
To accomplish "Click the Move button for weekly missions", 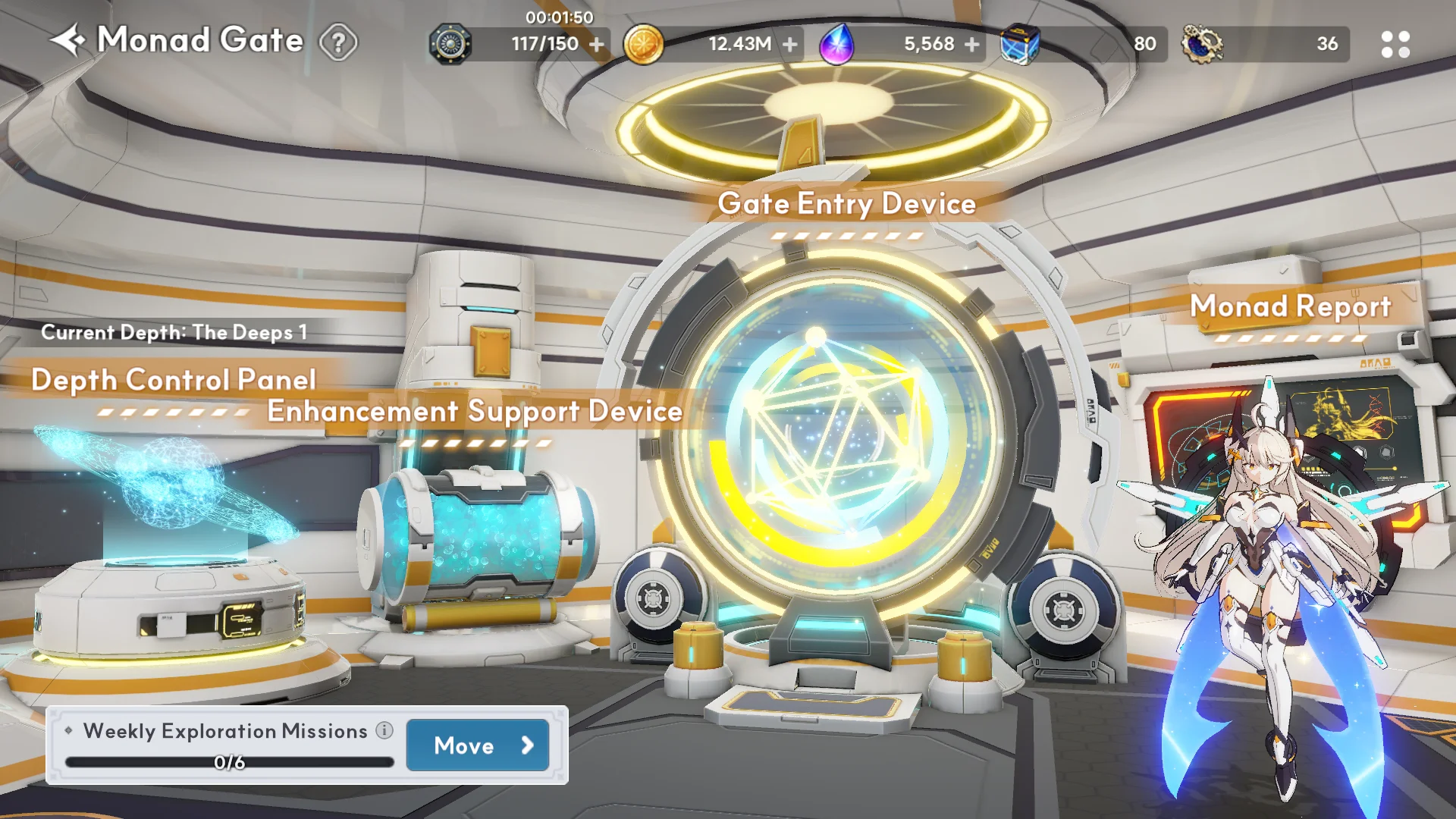I will point(478,745).
